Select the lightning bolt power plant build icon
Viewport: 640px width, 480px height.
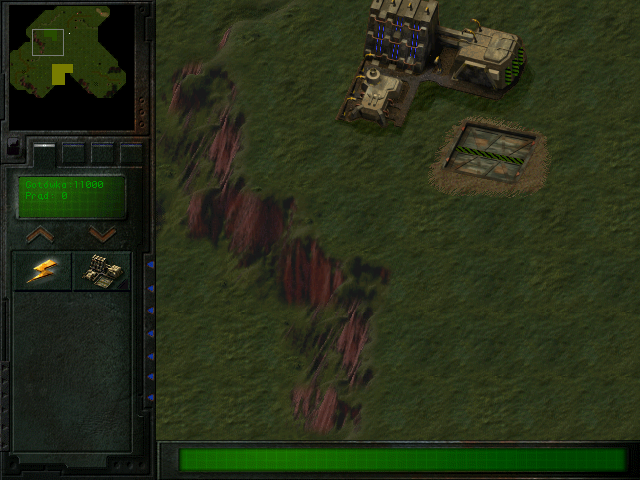pyautogui.click(x=42, y=271)
